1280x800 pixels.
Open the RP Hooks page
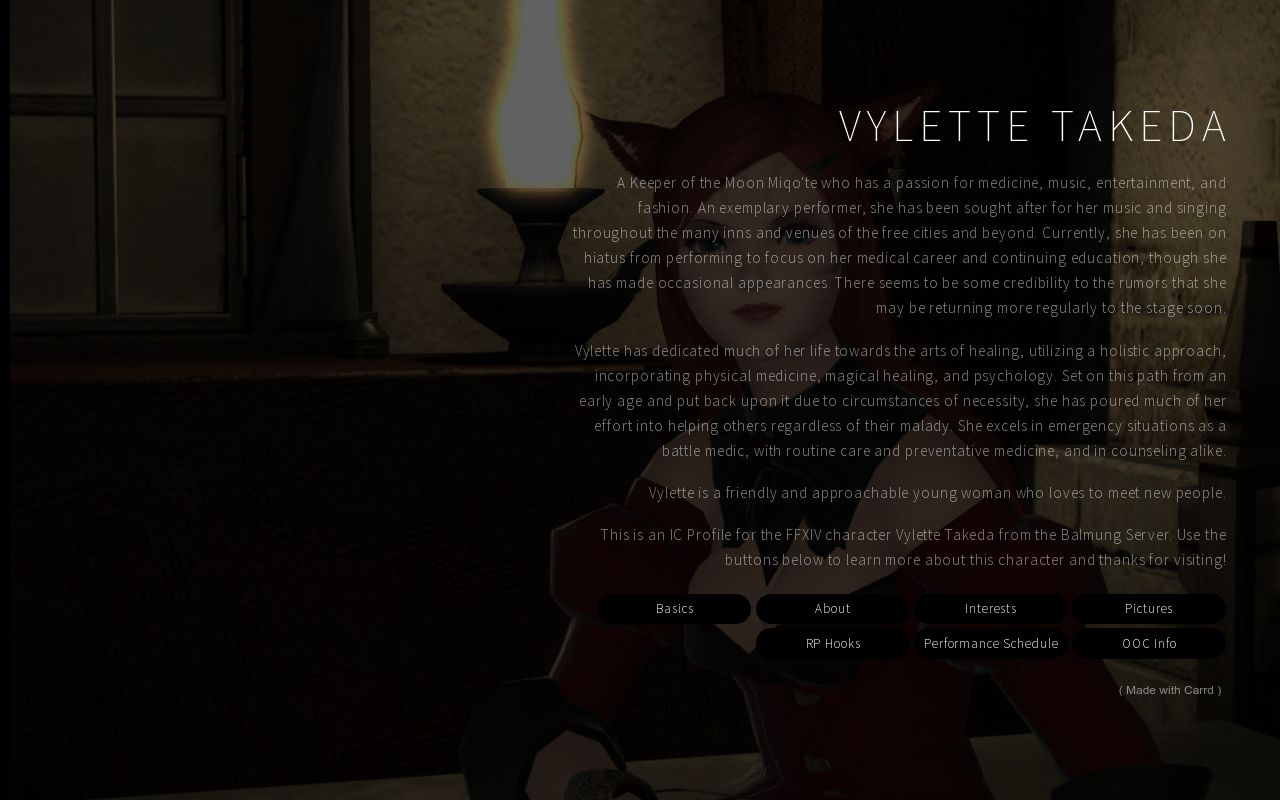832,643
